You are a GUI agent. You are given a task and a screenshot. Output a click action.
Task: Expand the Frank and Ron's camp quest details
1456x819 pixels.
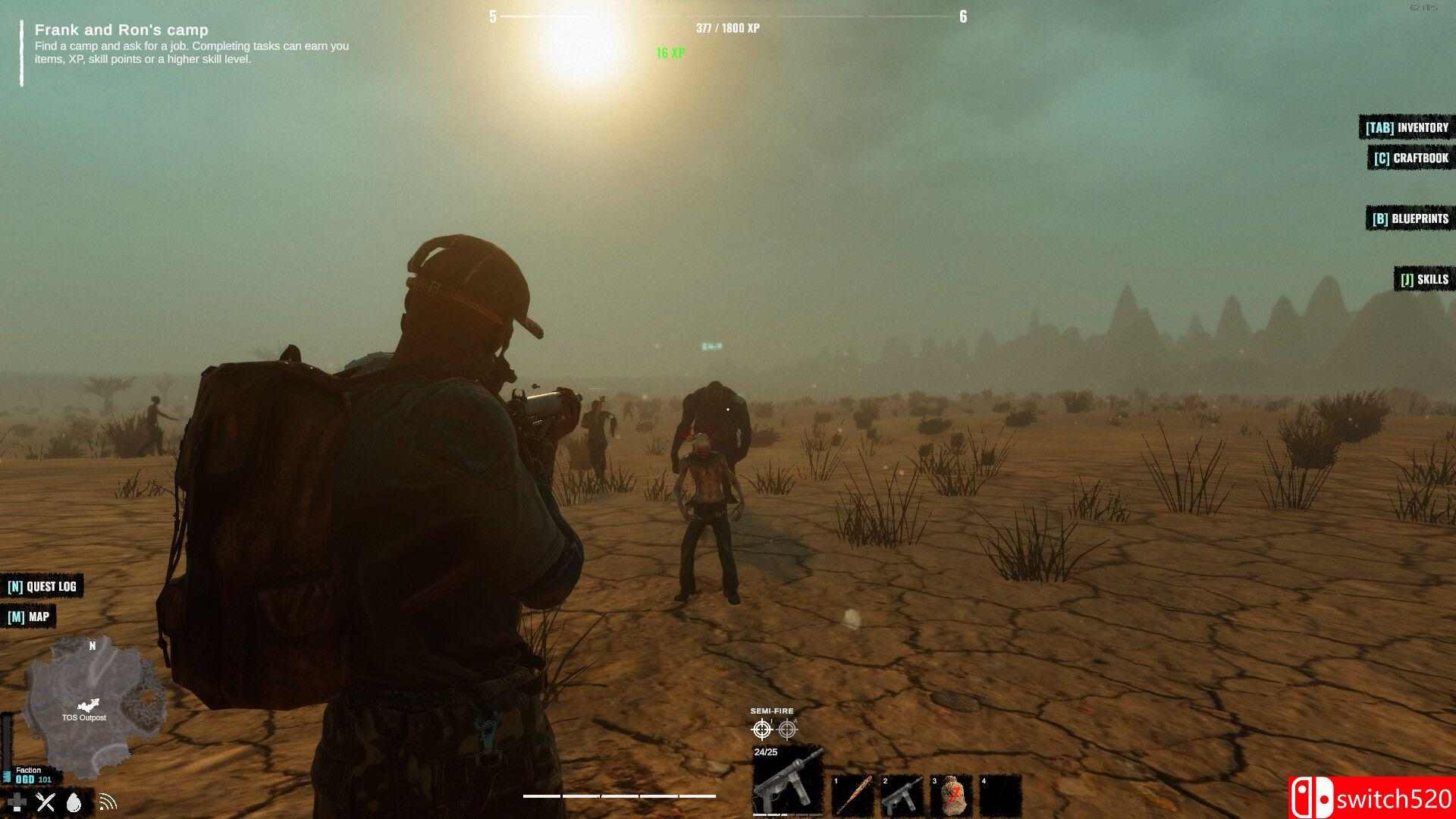point(121,30)
